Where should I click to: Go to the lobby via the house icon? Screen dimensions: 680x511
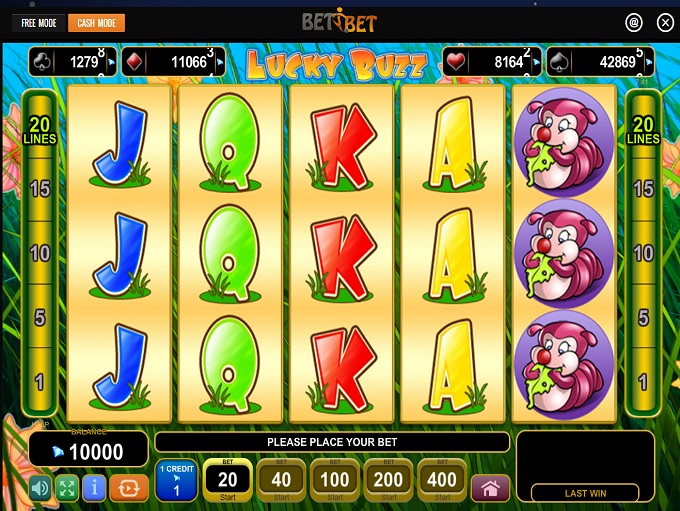[x=490, y=488]
